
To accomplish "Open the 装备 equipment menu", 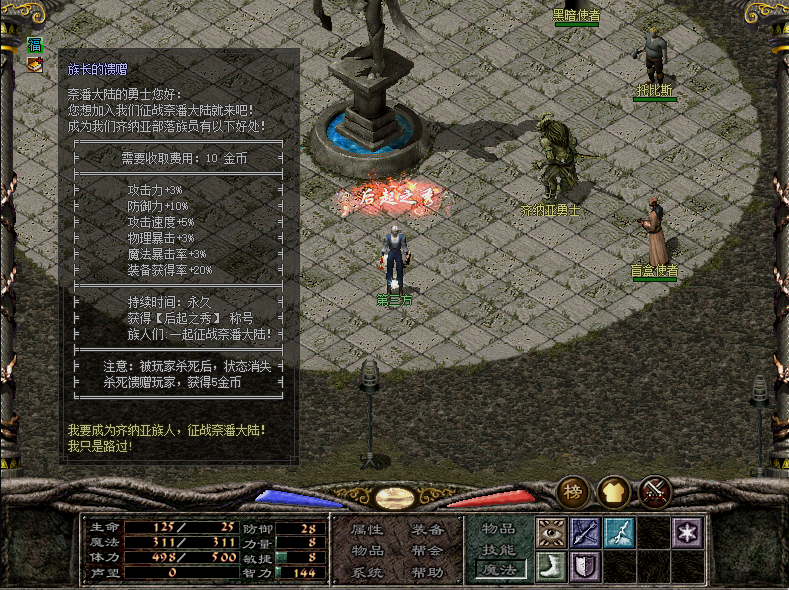I will tap(427, 529).
